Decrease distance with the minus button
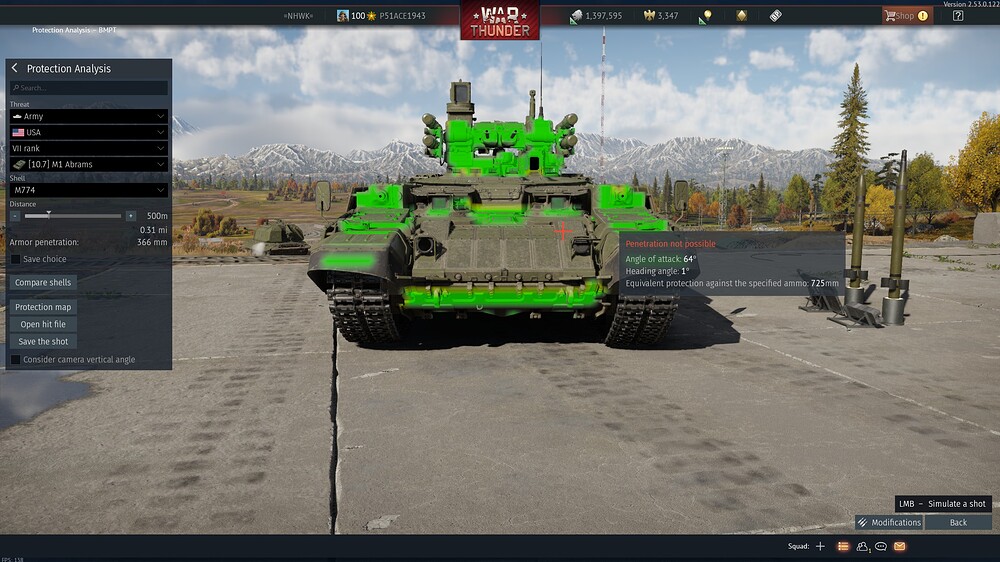The height and width of the screenshot is (562, 1000). [x=15, y=215]
